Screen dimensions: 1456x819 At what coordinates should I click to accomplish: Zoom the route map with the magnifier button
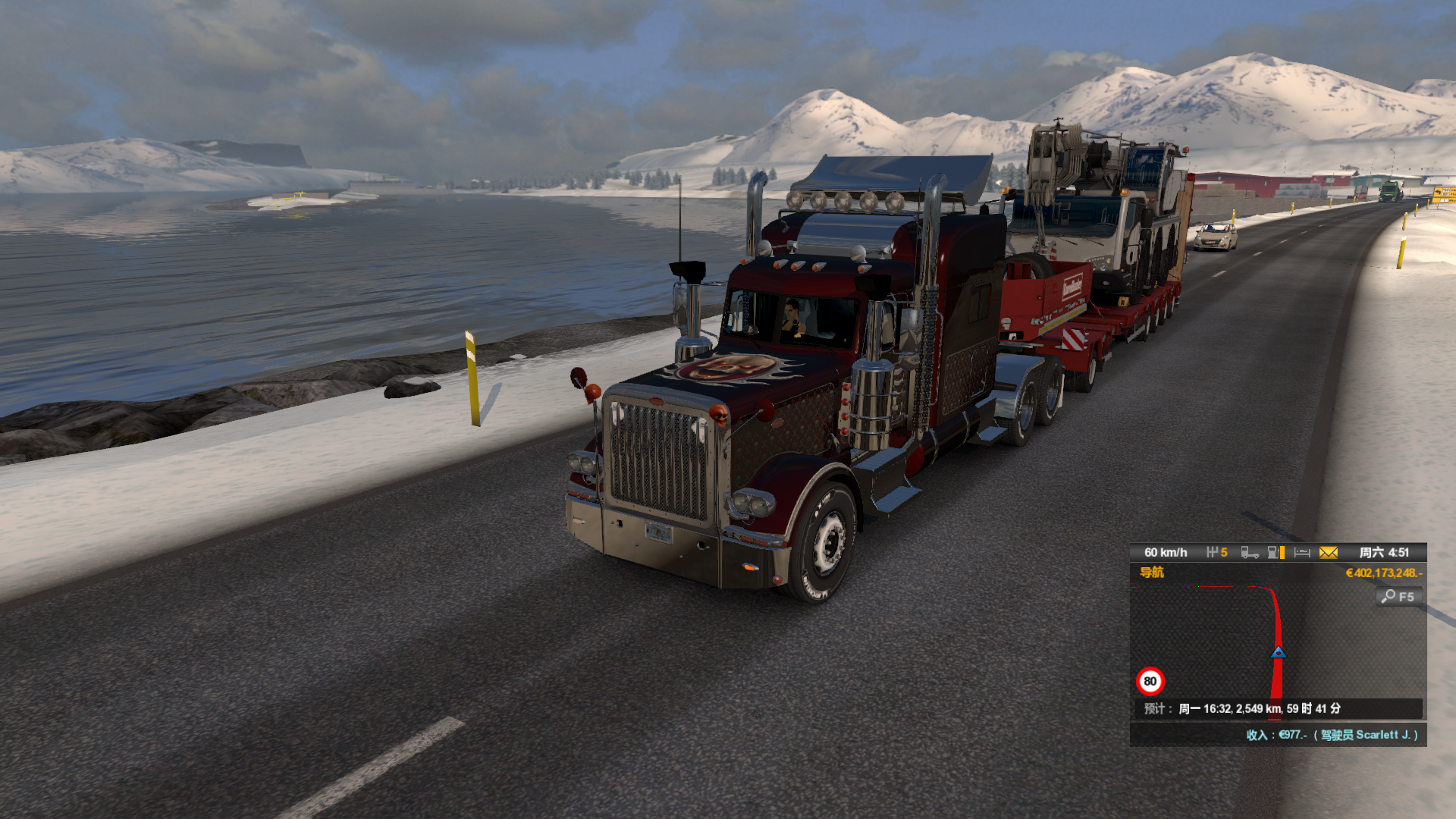point(1398,597)
